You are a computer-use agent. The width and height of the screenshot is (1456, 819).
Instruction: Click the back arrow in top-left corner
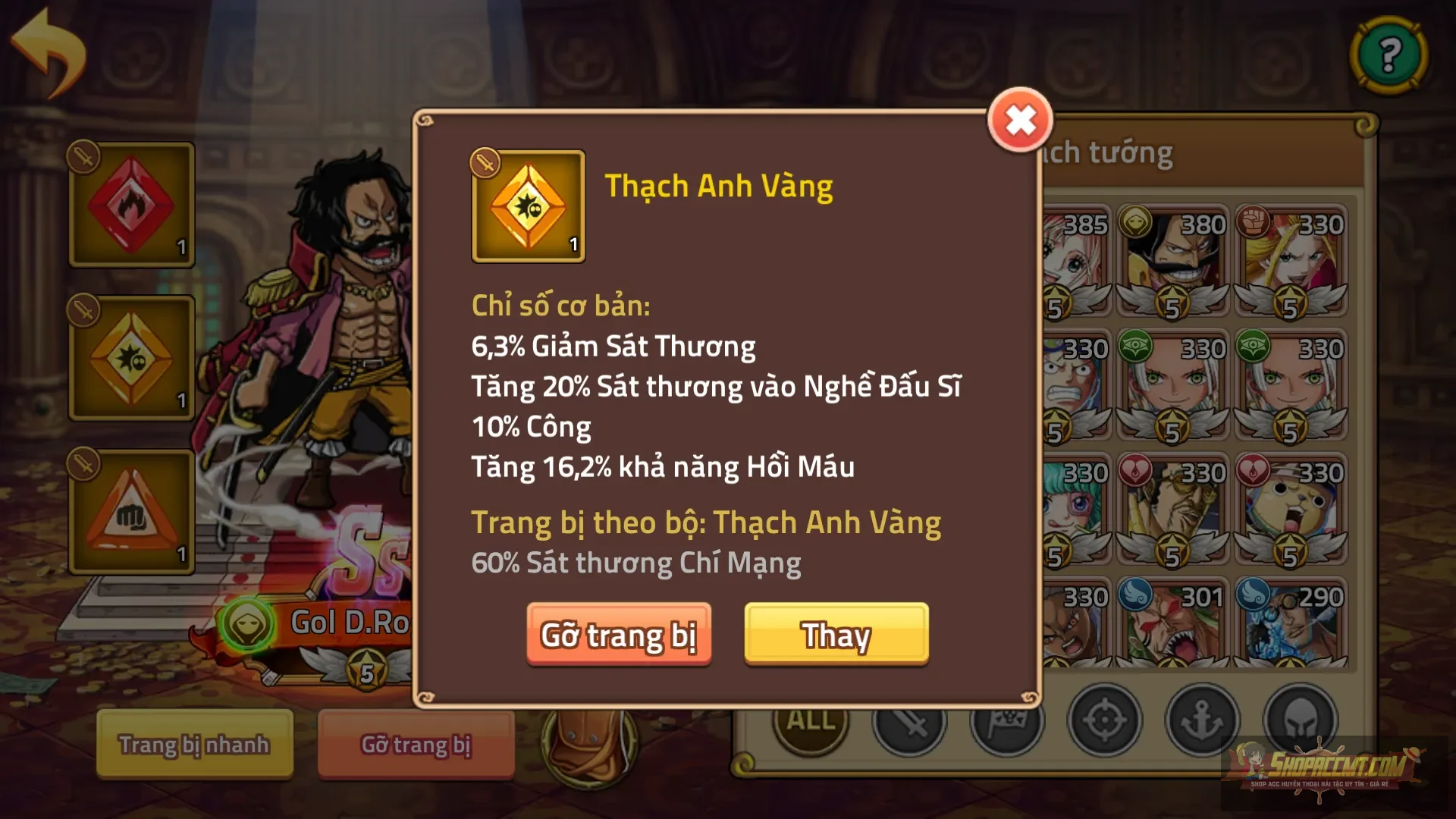(x=49, y=49)
